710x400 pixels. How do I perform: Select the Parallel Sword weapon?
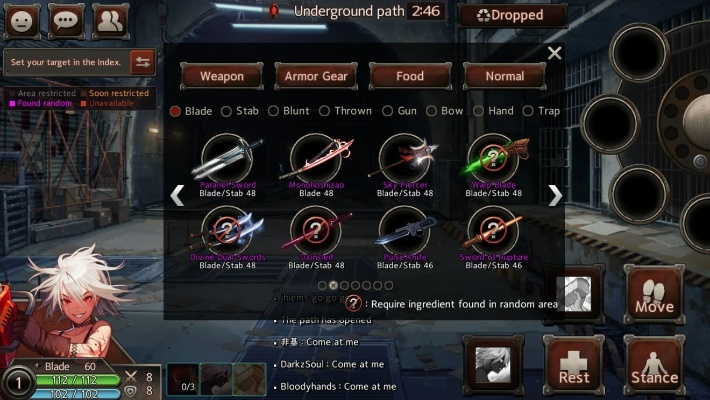(229, 160)
